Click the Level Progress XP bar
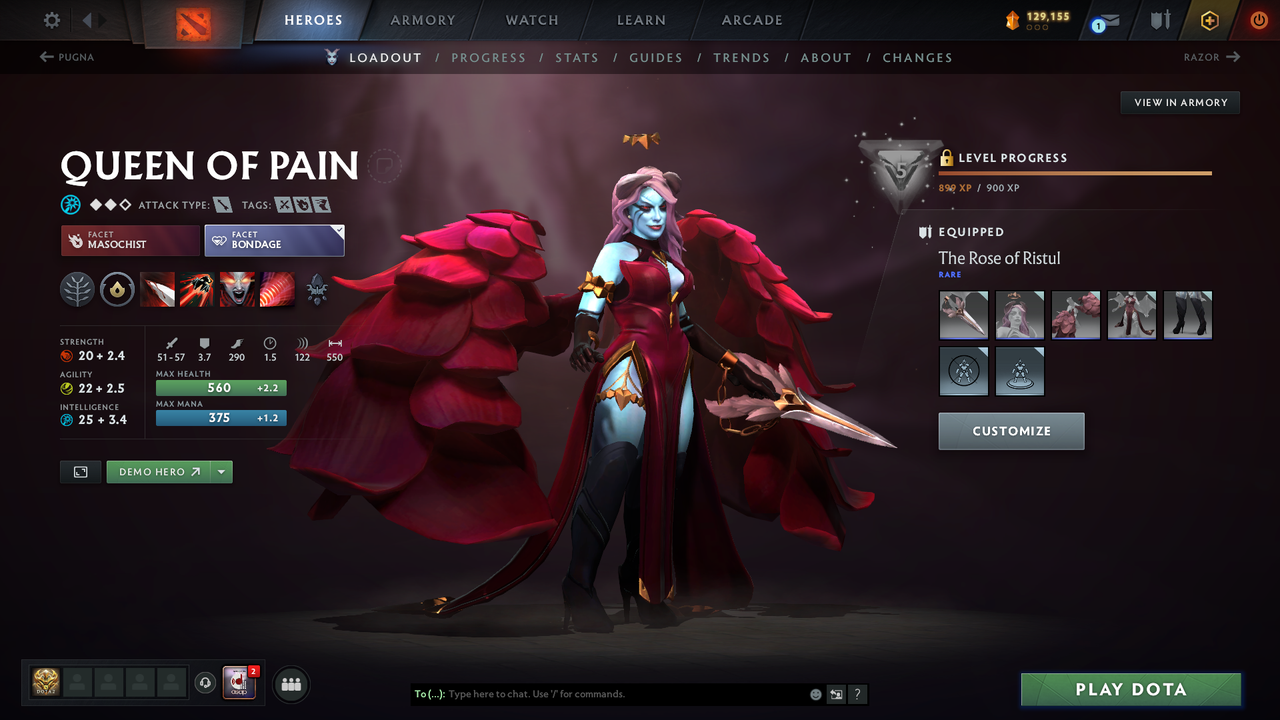This screenshot has height=720, width=1280. point(1075,171)
